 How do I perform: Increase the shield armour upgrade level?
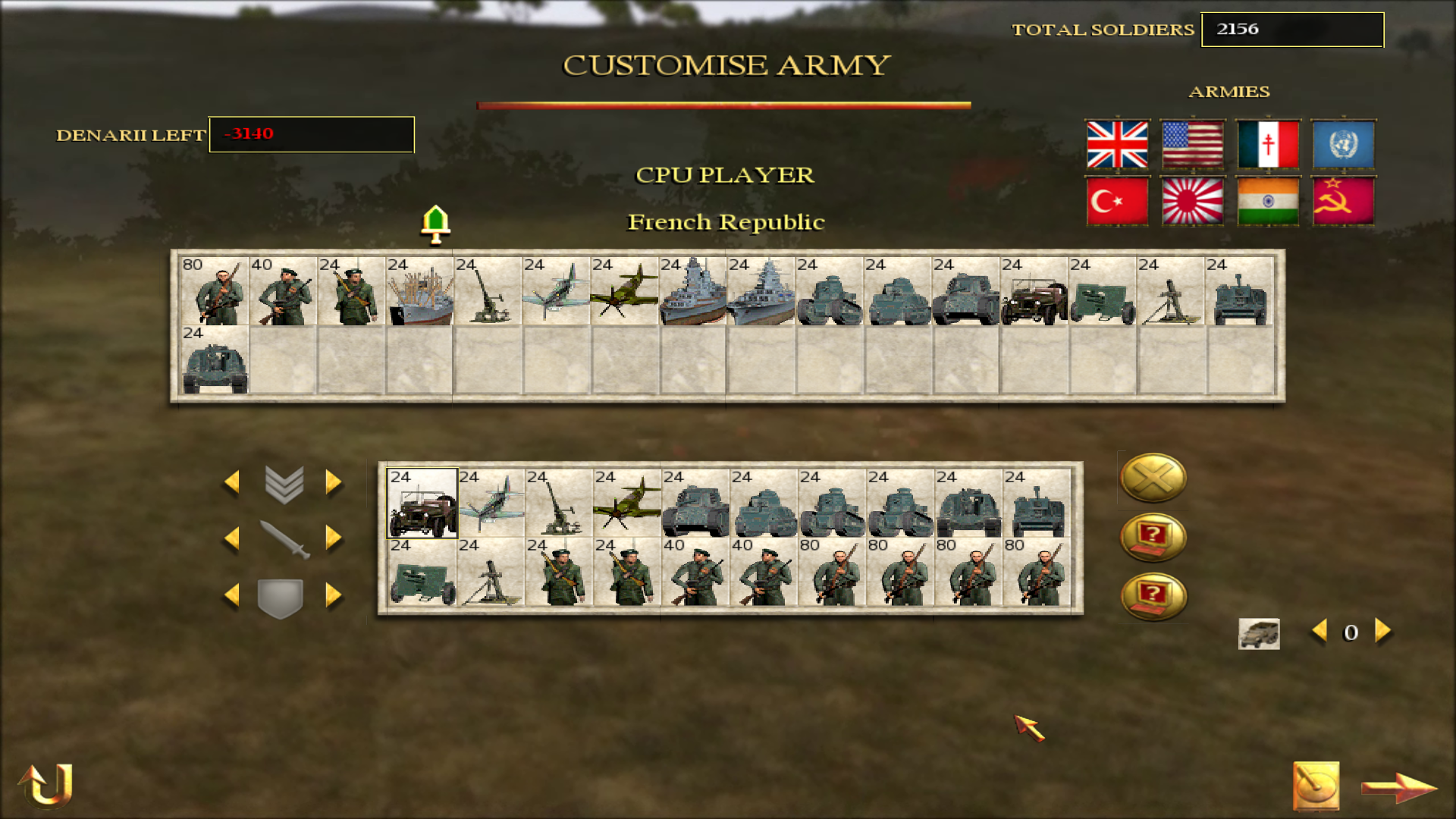pyautogui.click(x=334, y=595)
